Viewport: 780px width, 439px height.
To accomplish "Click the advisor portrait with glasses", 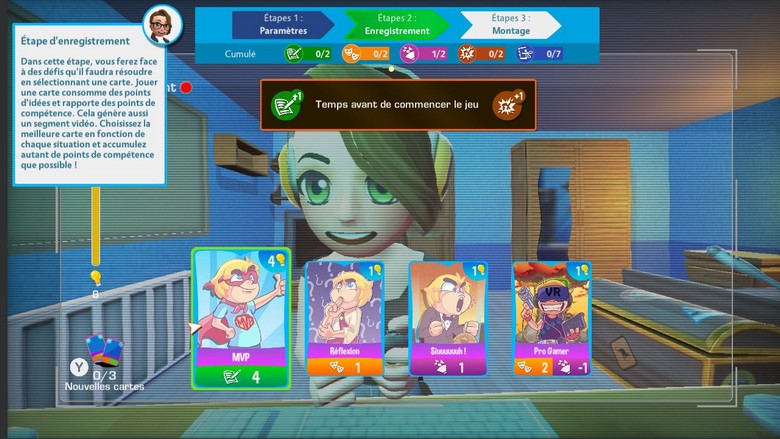I will (160, 25).
